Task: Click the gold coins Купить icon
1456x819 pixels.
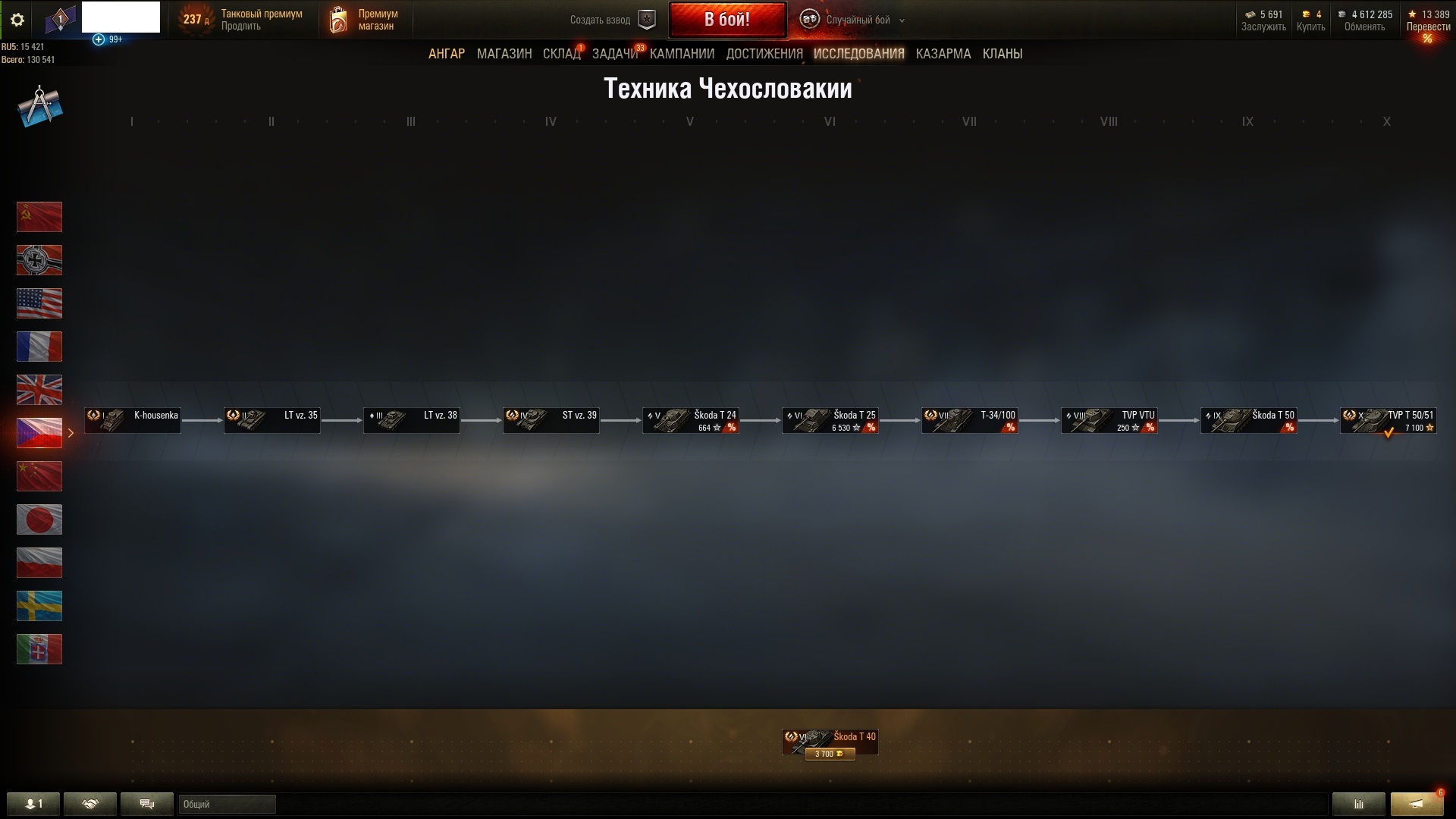Action: coord(1306,14)
